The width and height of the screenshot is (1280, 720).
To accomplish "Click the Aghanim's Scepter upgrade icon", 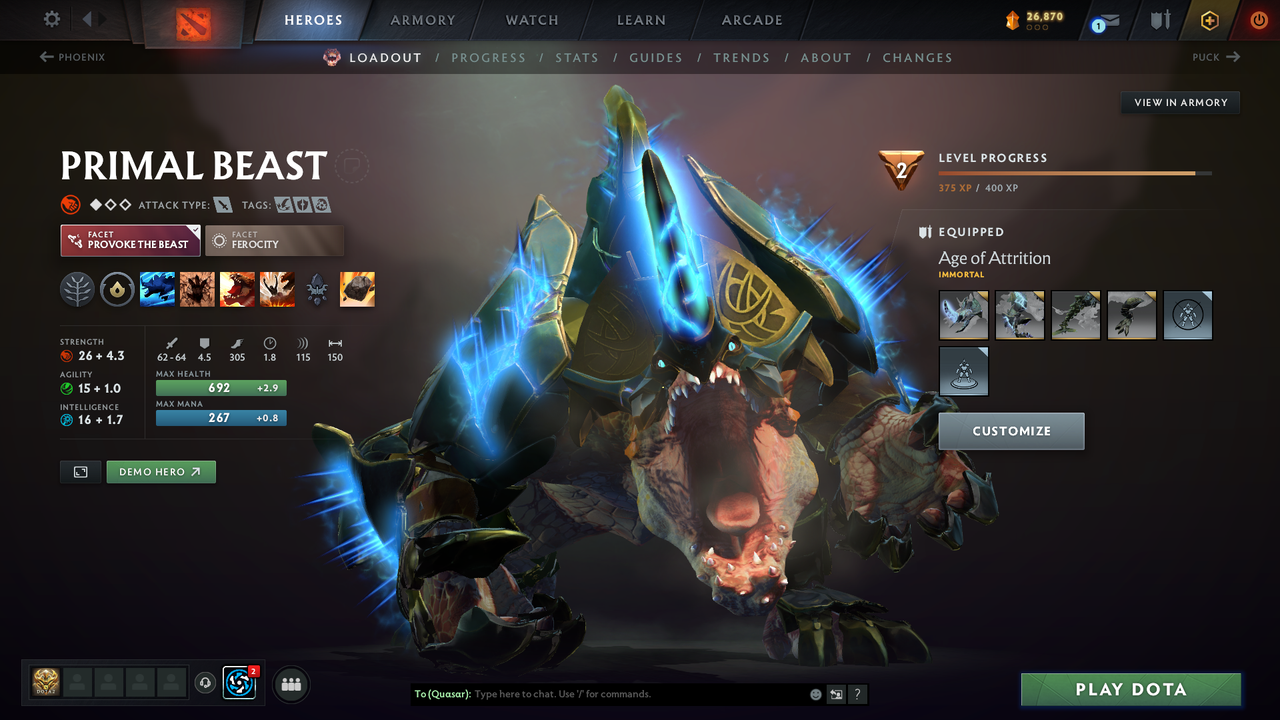I will click(317, 291).
